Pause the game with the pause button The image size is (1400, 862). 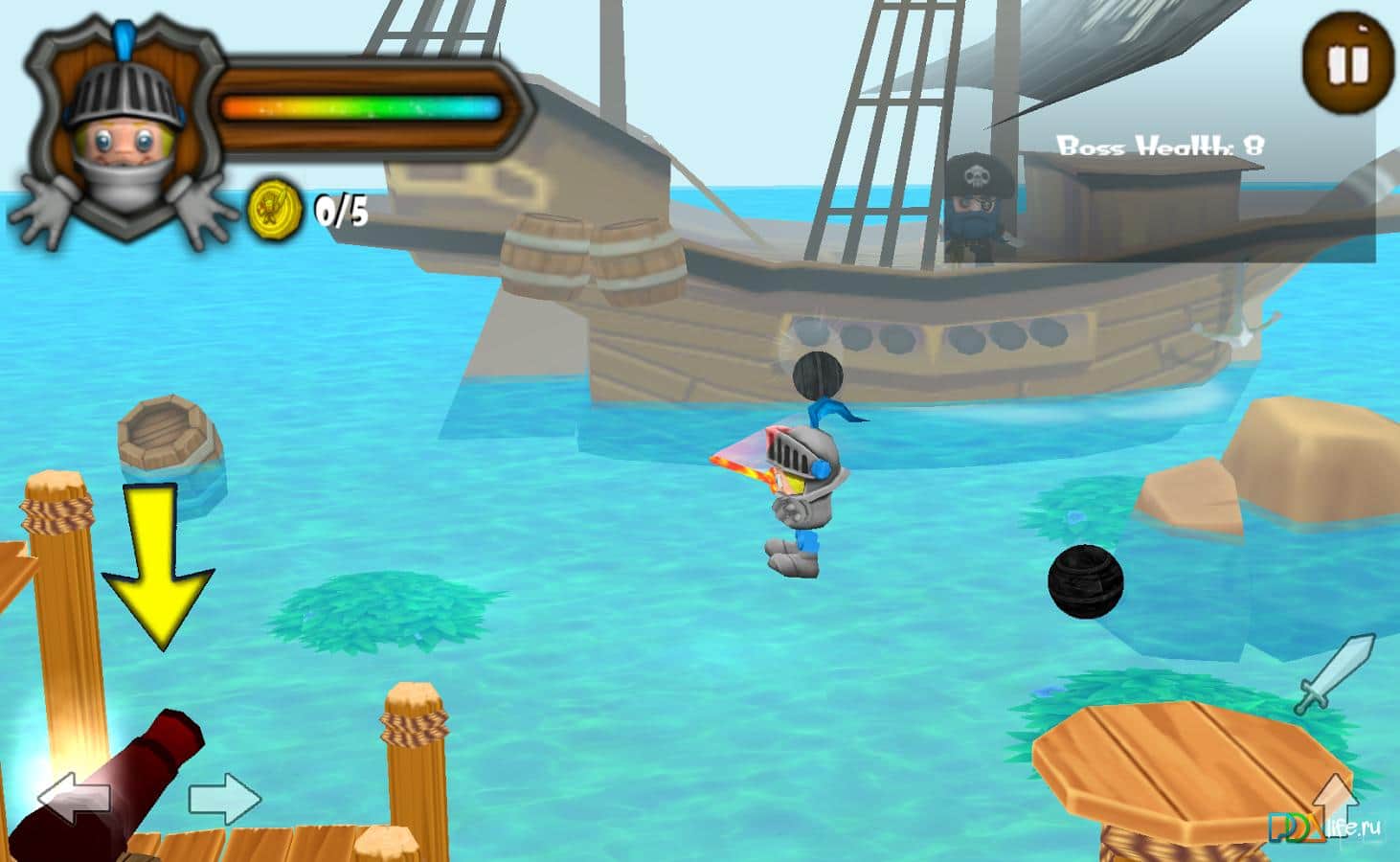(1347, 64)
